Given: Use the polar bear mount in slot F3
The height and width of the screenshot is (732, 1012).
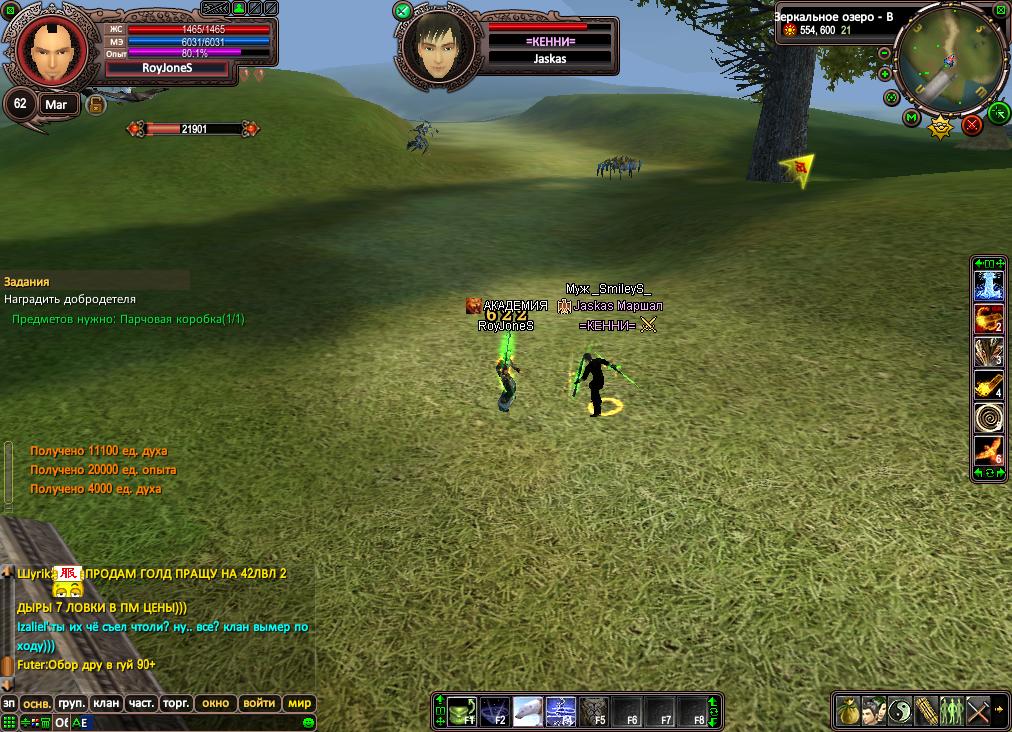Looking at the screenshot, I should (528, 711).
